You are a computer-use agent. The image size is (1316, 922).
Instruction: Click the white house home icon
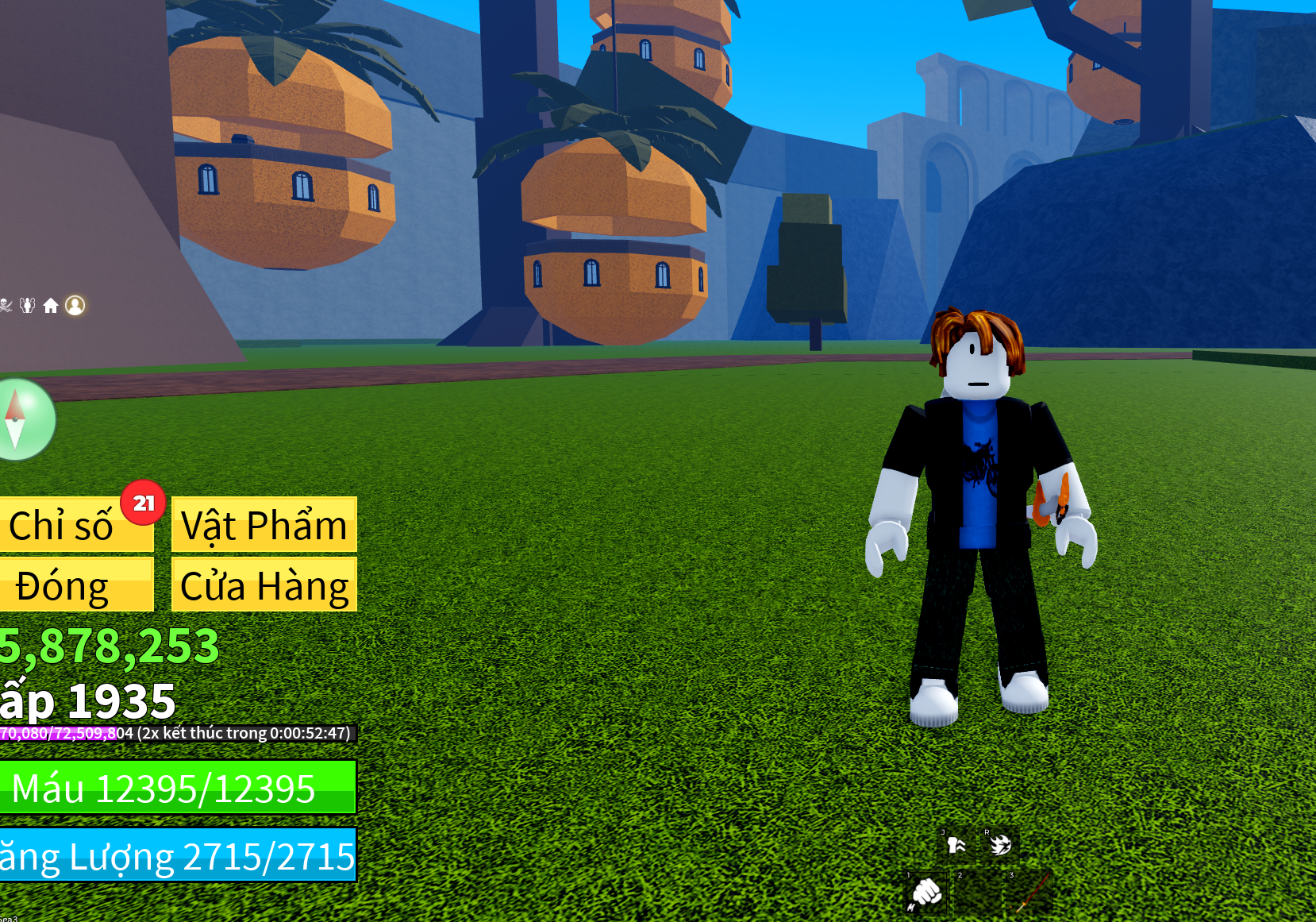point(51,306)
